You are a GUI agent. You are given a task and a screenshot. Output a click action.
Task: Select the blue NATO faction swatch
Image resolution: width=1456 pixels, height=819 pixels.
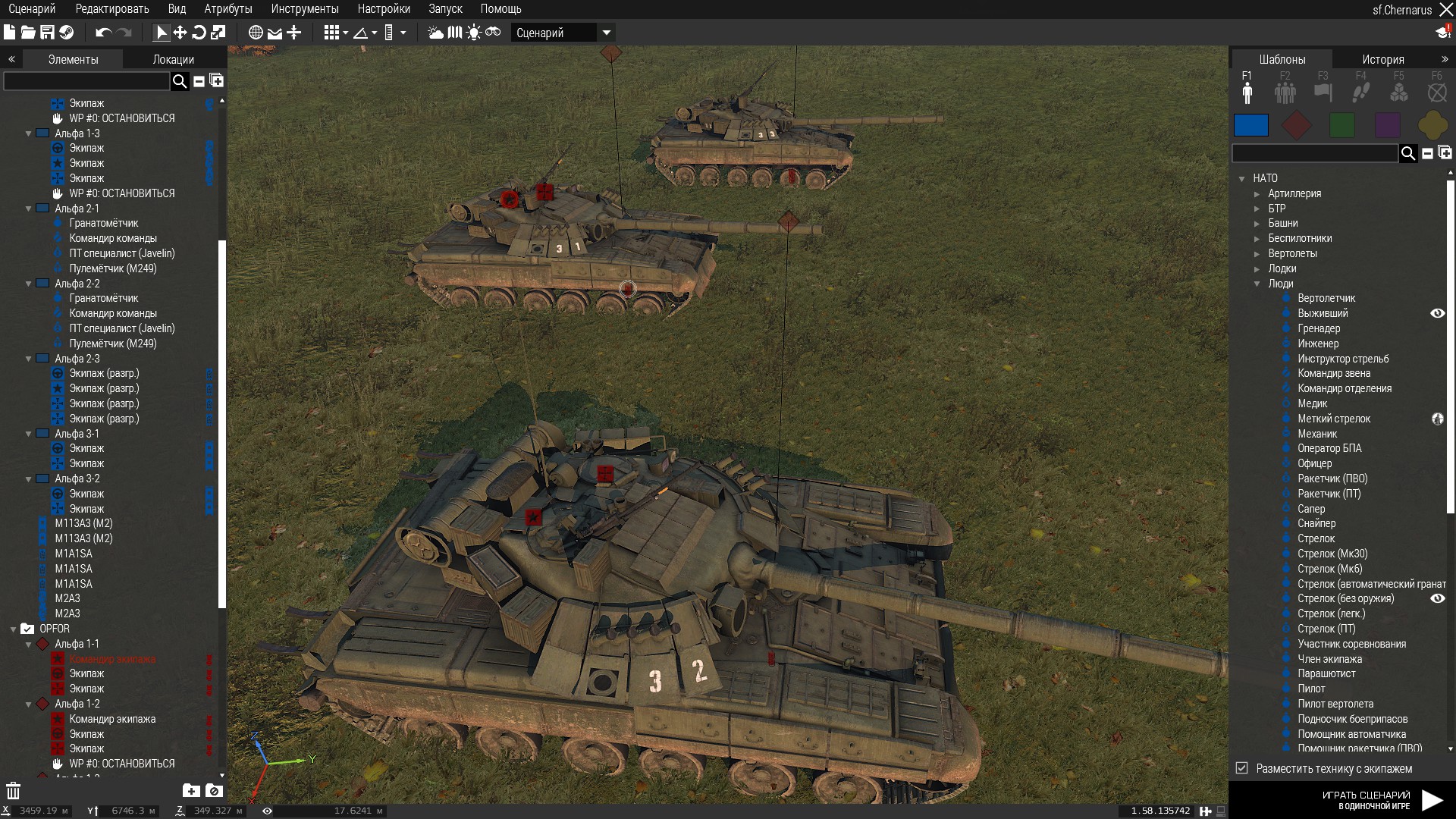coord(1250,125)
